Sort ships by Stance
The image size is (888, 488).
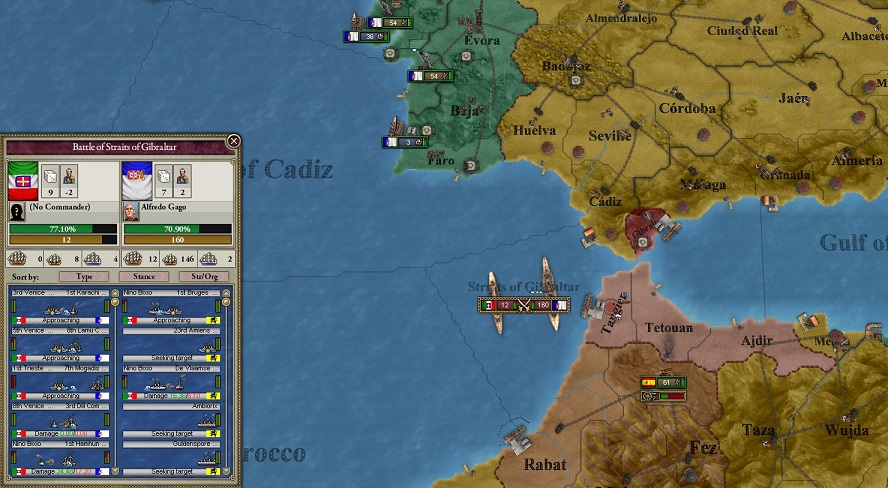click(x=143, y=276)
